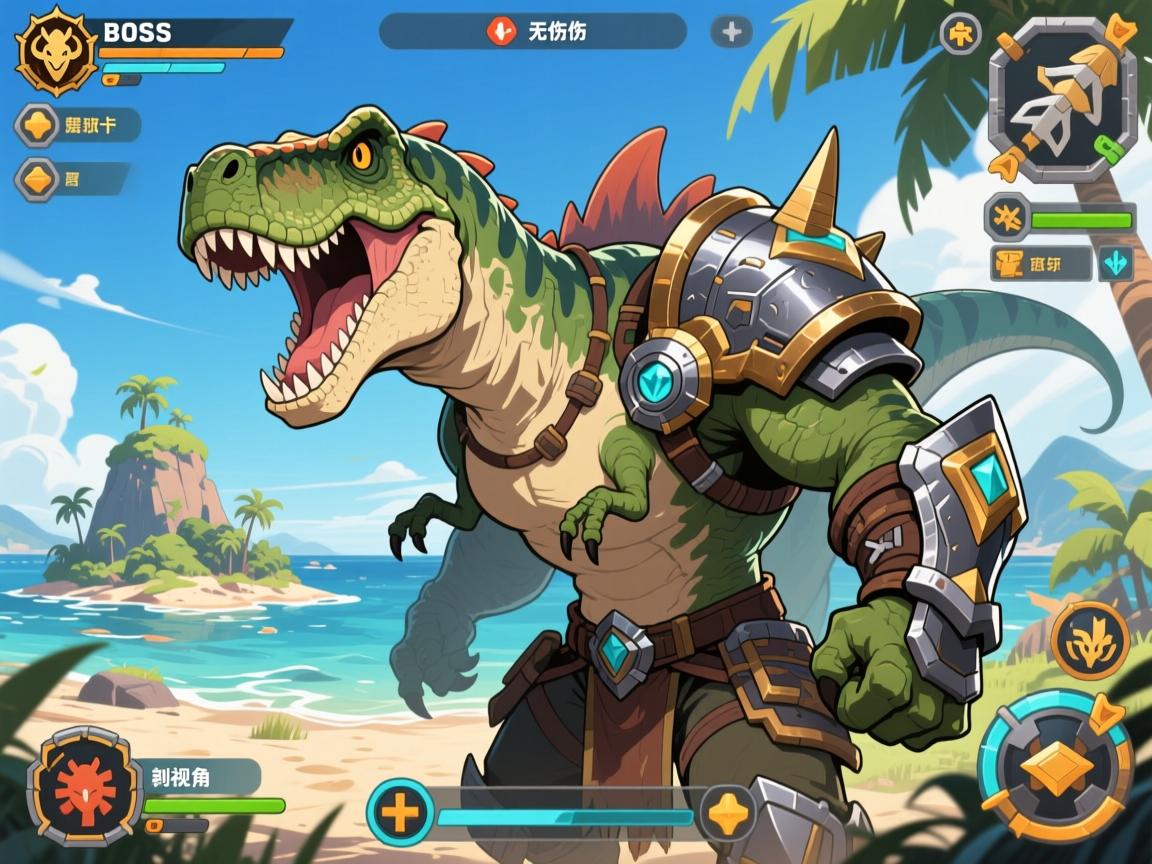Select the red creature portrait icon
Viewport: 1152px width, 864px height.
[85, 786]
